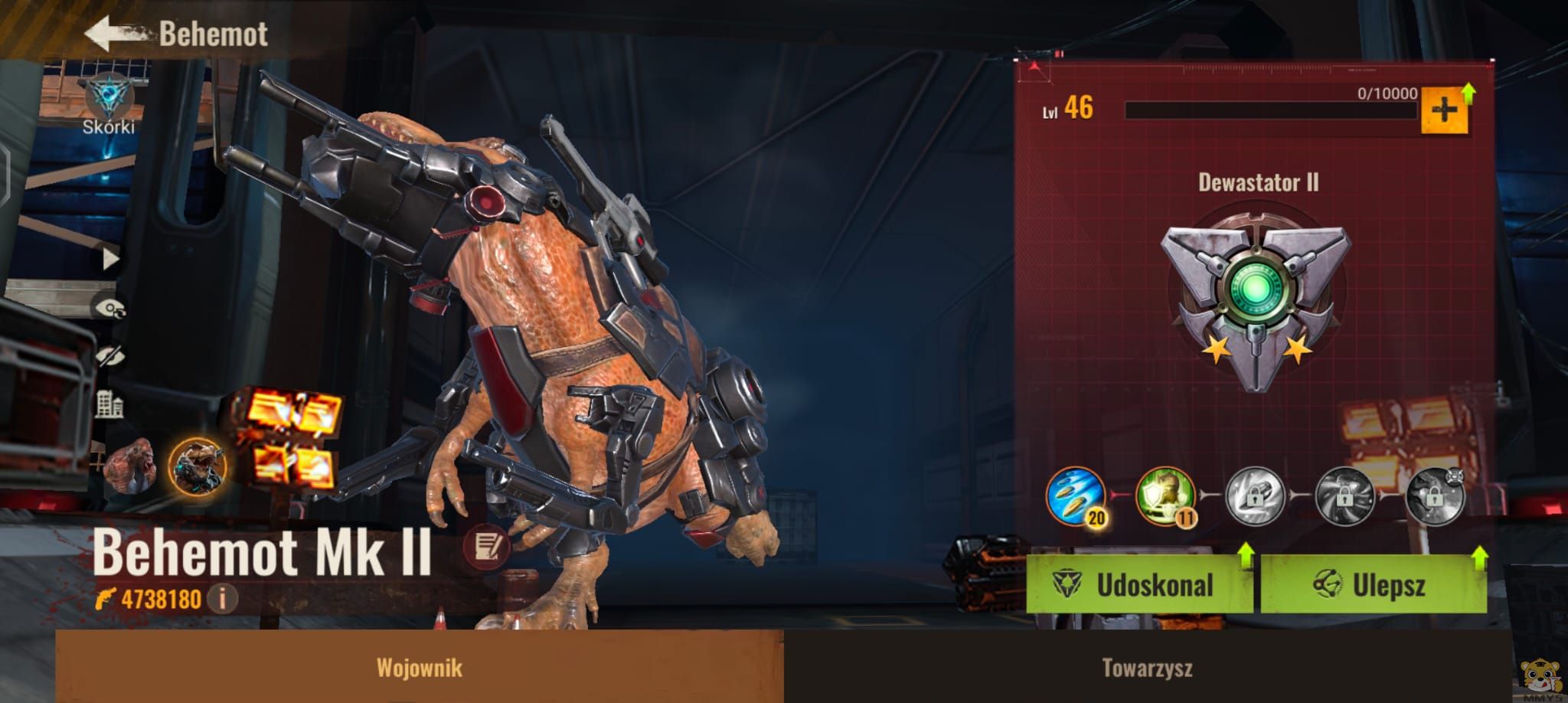Go back using the Behemot arrow
Screen dimensions: 1568x703
pos(115,34)
